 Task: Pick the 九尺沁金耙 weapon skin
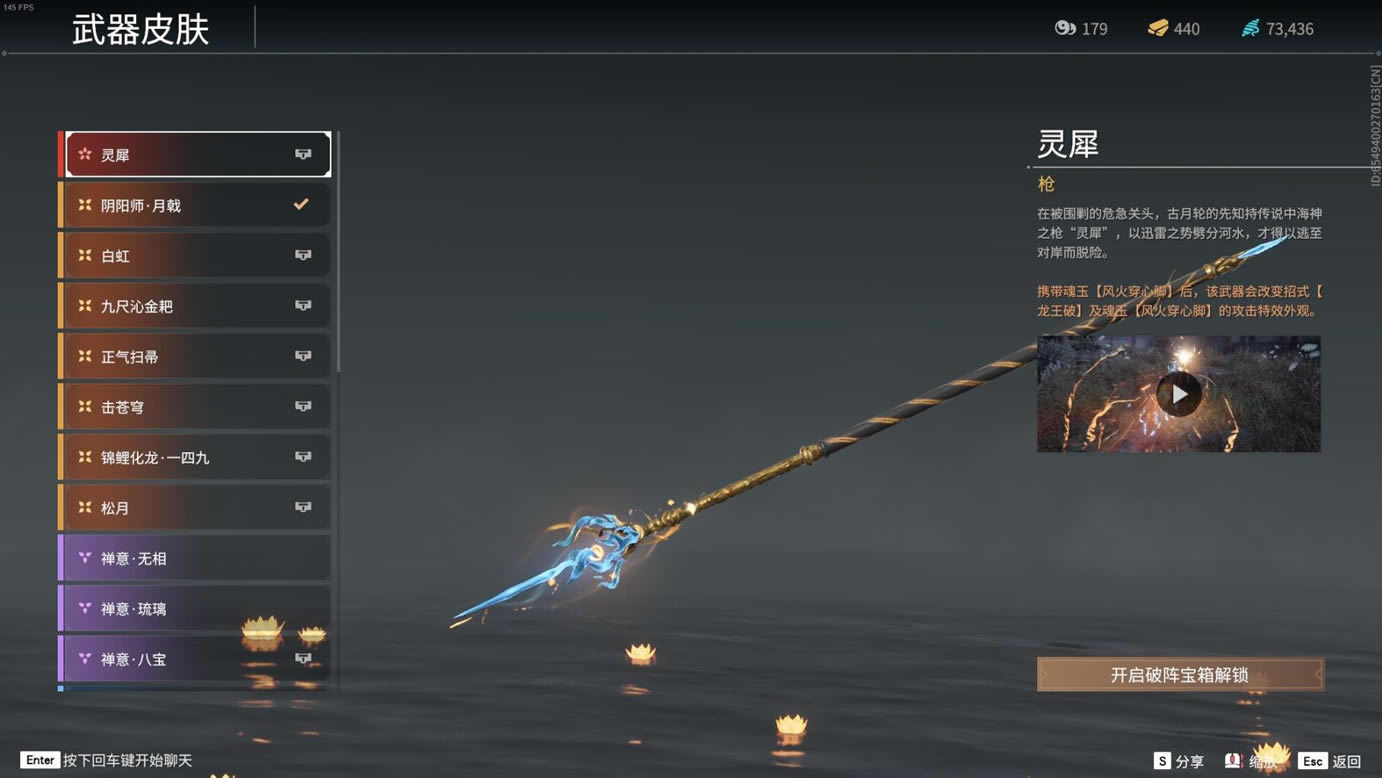coord(197,306)
